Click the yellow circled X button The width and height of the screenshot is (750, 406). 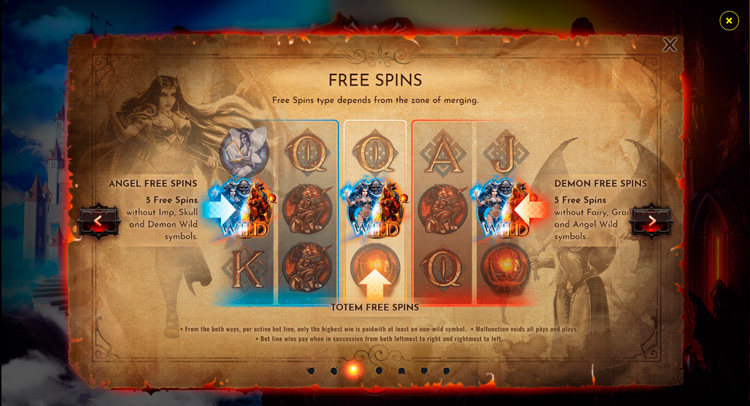[729, 20]
